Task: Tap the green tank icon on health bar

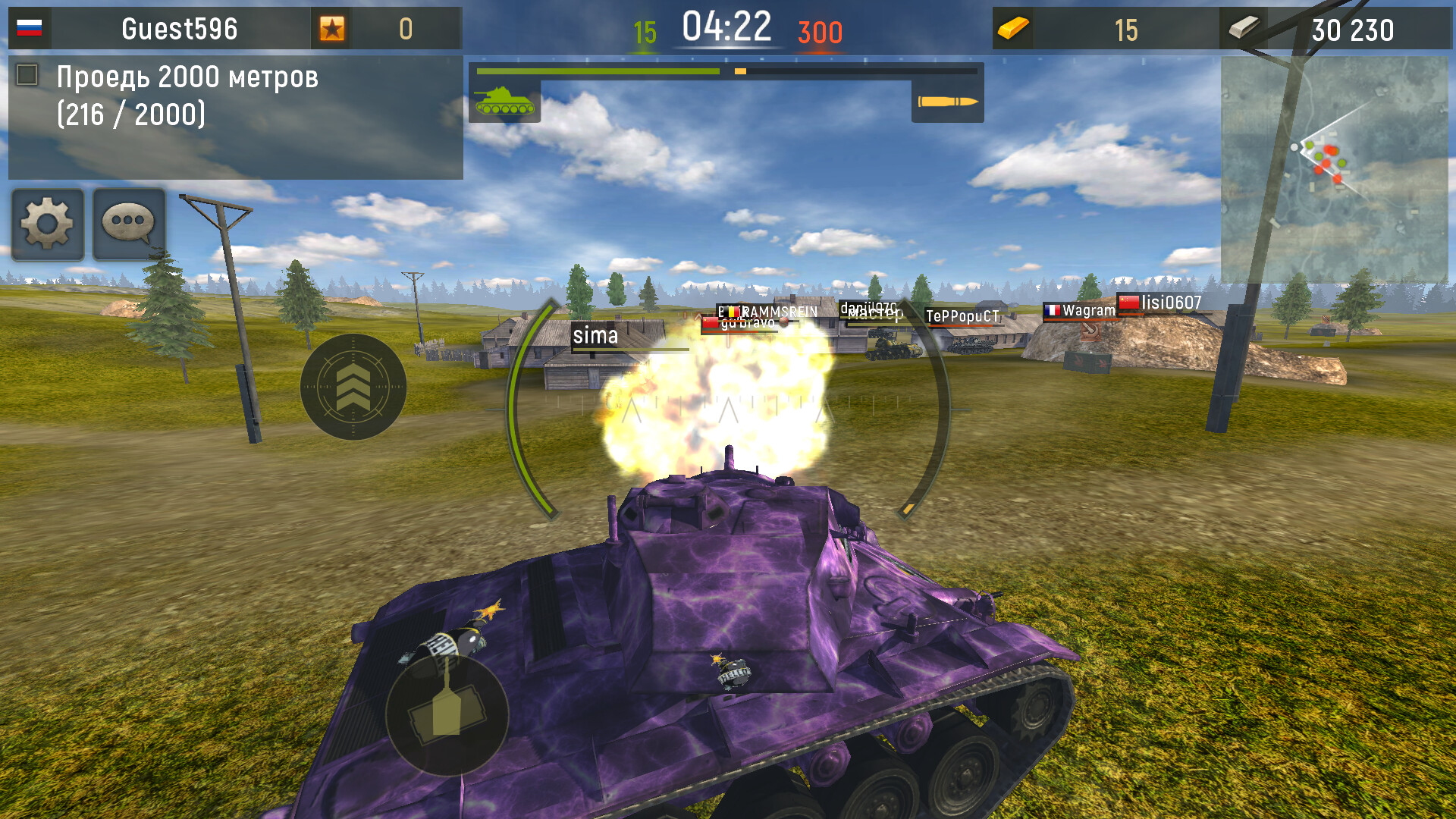Action: pos(504,102)
